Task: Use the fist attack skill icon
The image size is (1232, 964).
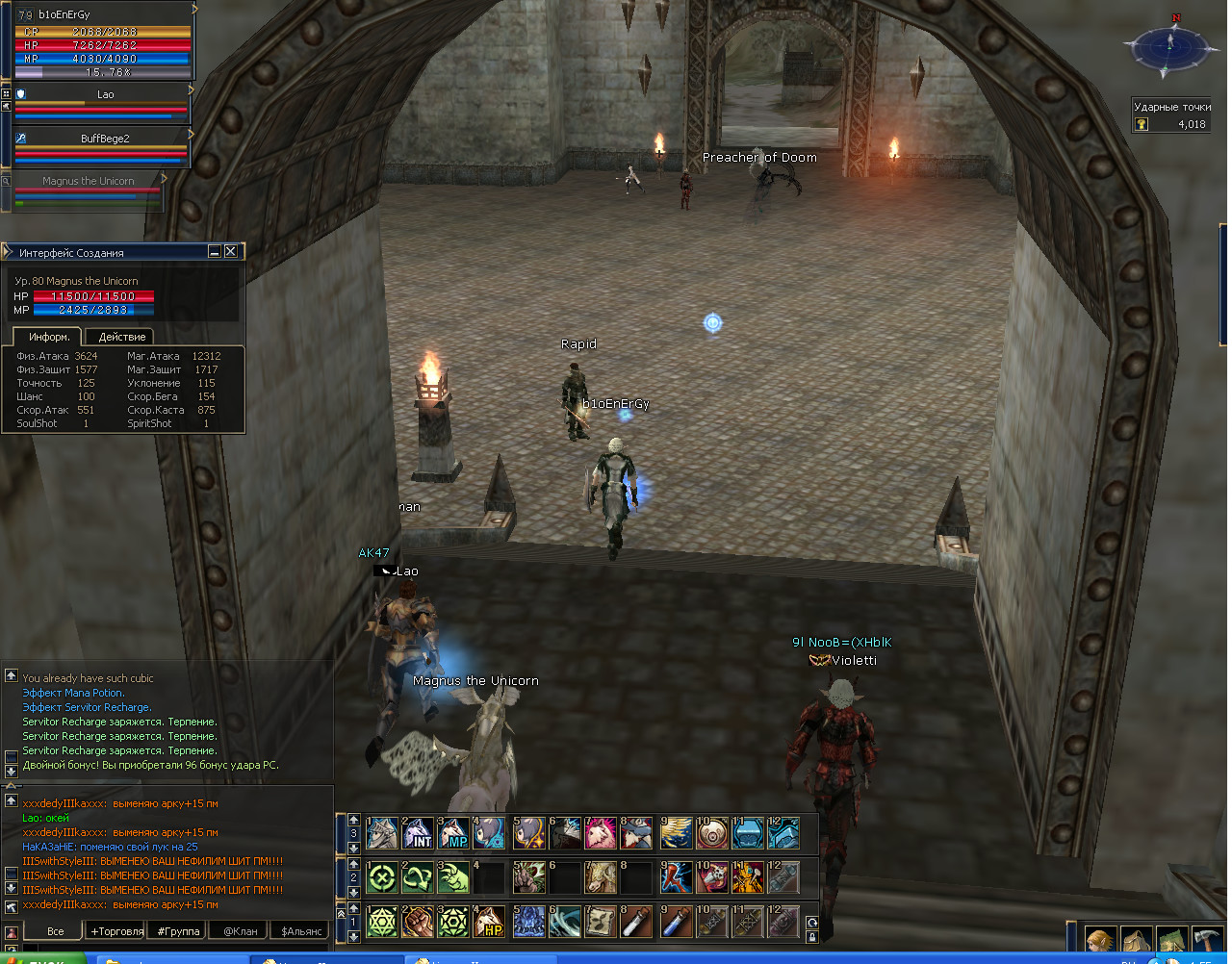Action: pyautogui.click(x=418, y=922)
